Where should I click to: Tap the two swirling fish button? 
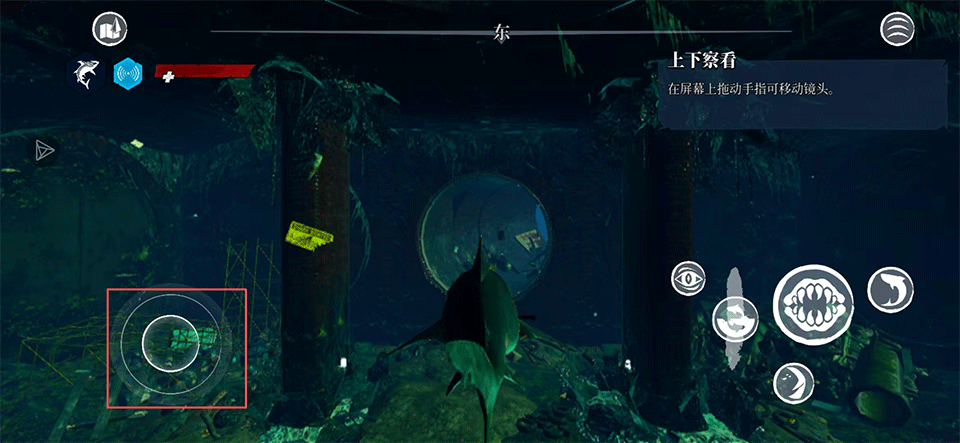pyautogui.click(x=734, y=318)
